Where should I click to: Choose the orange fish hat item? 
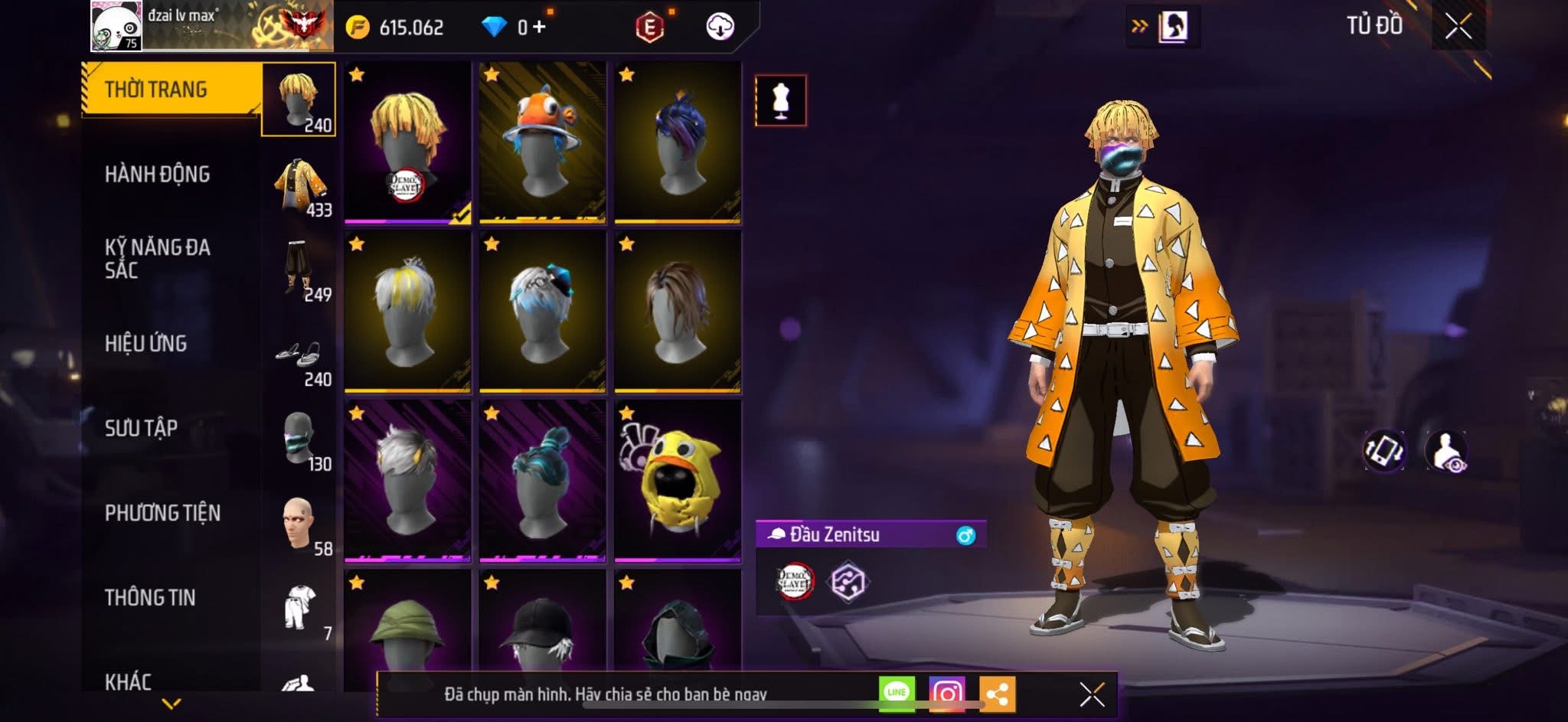tap(542, 142)
